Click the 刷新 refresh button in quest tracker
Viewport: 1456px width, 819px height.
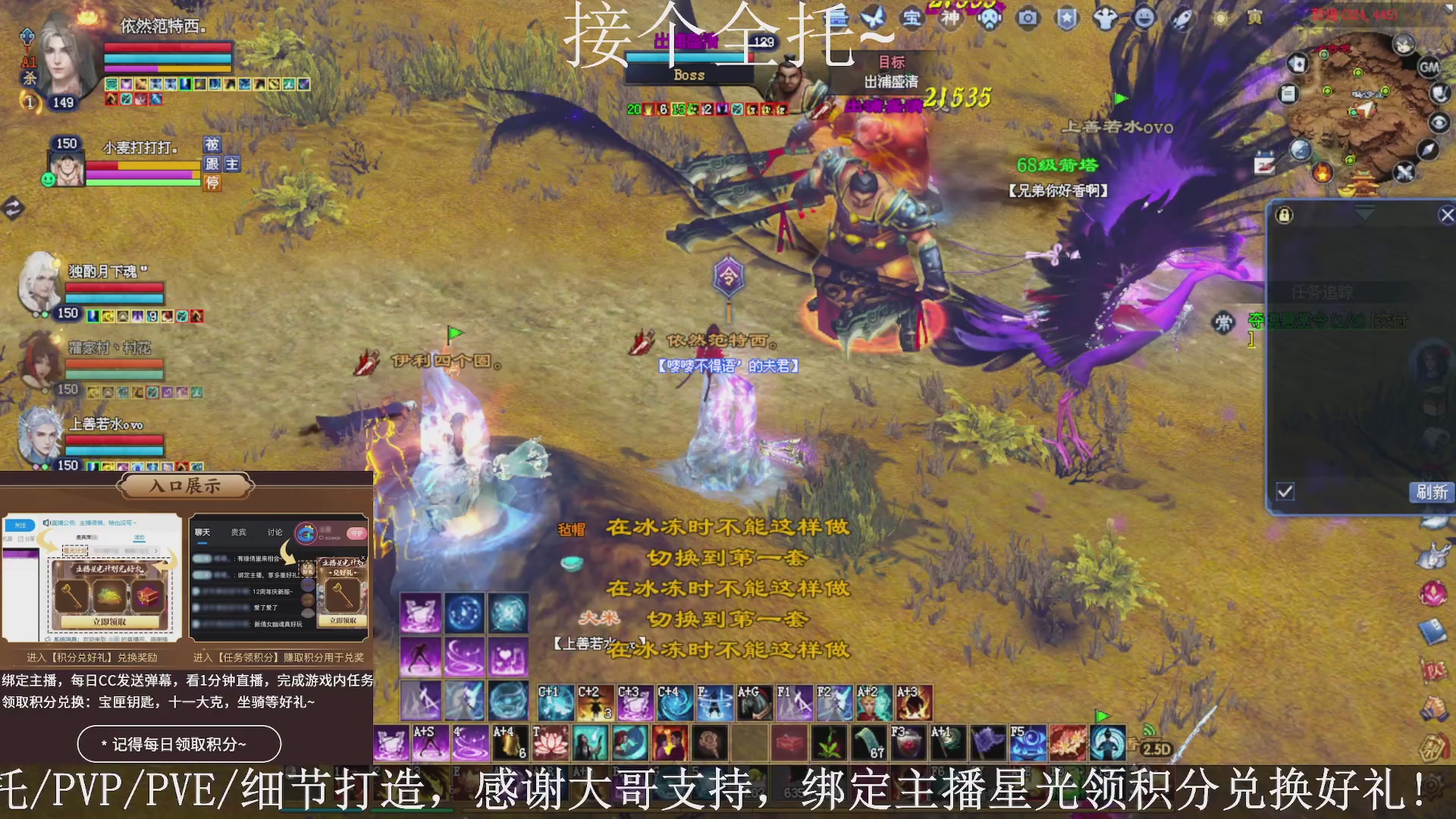coord(1431,493)
